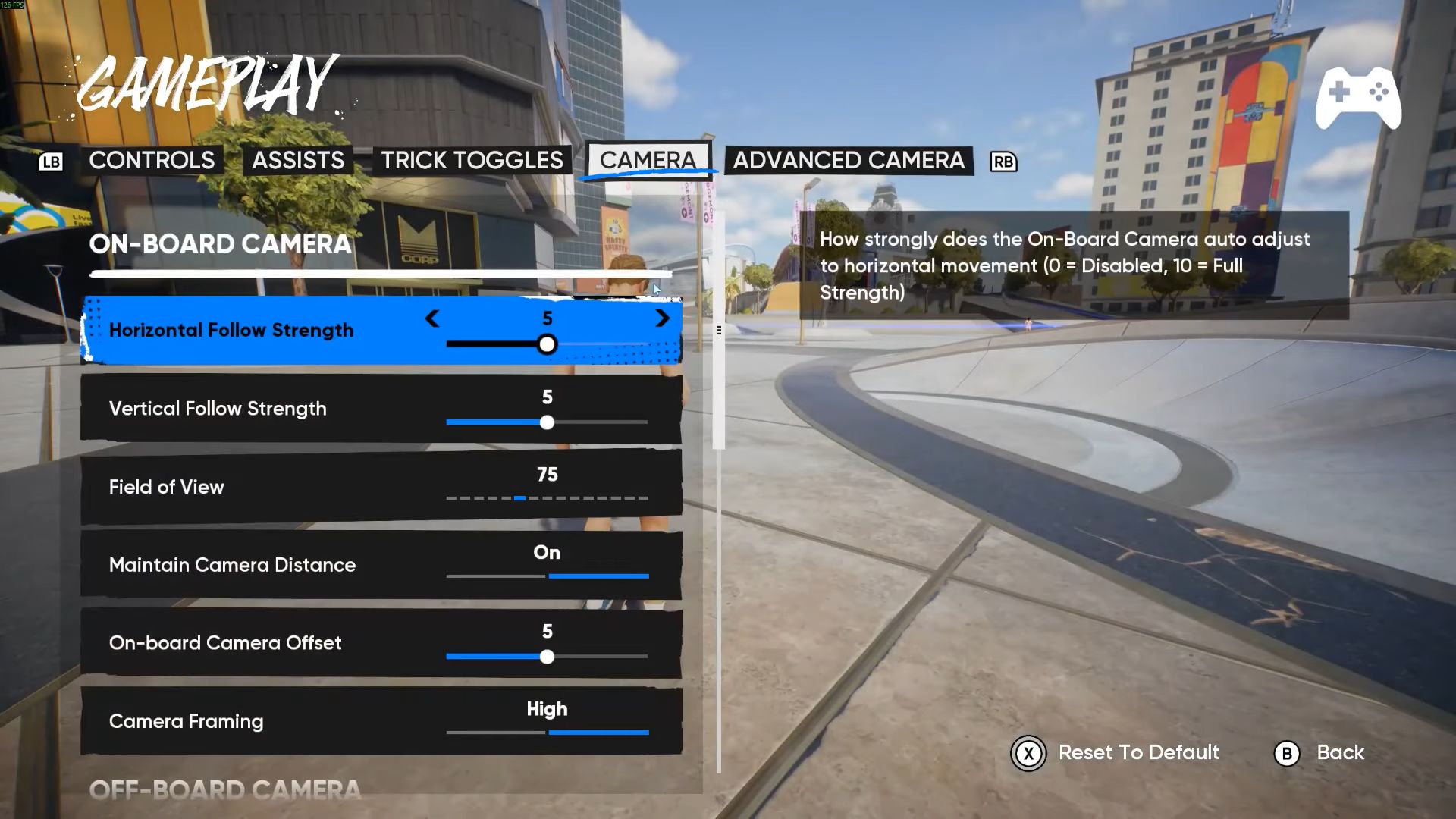Go Back from the gameplay menu
The image size is (1456, 819).
tap(1319, 753)
